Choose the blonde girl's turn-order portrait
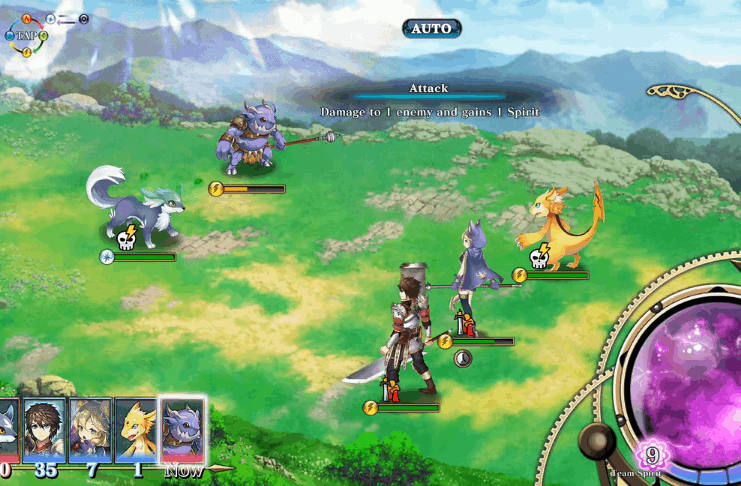The height and width of the screenshot is (486, 741). coord(92,430)
